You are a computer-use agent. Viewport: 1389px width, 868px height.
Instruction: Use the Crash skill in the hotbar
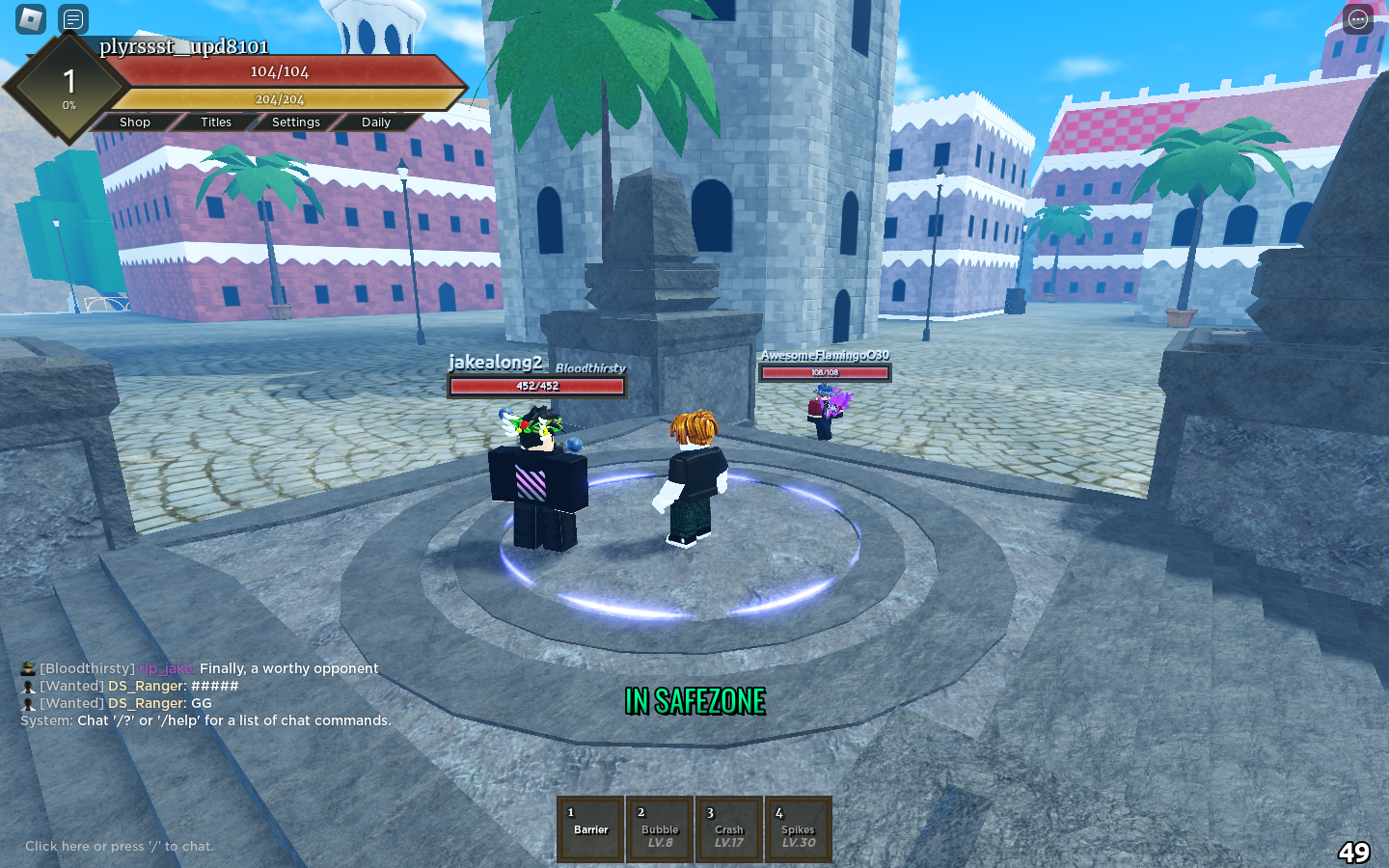coord(728,829)
